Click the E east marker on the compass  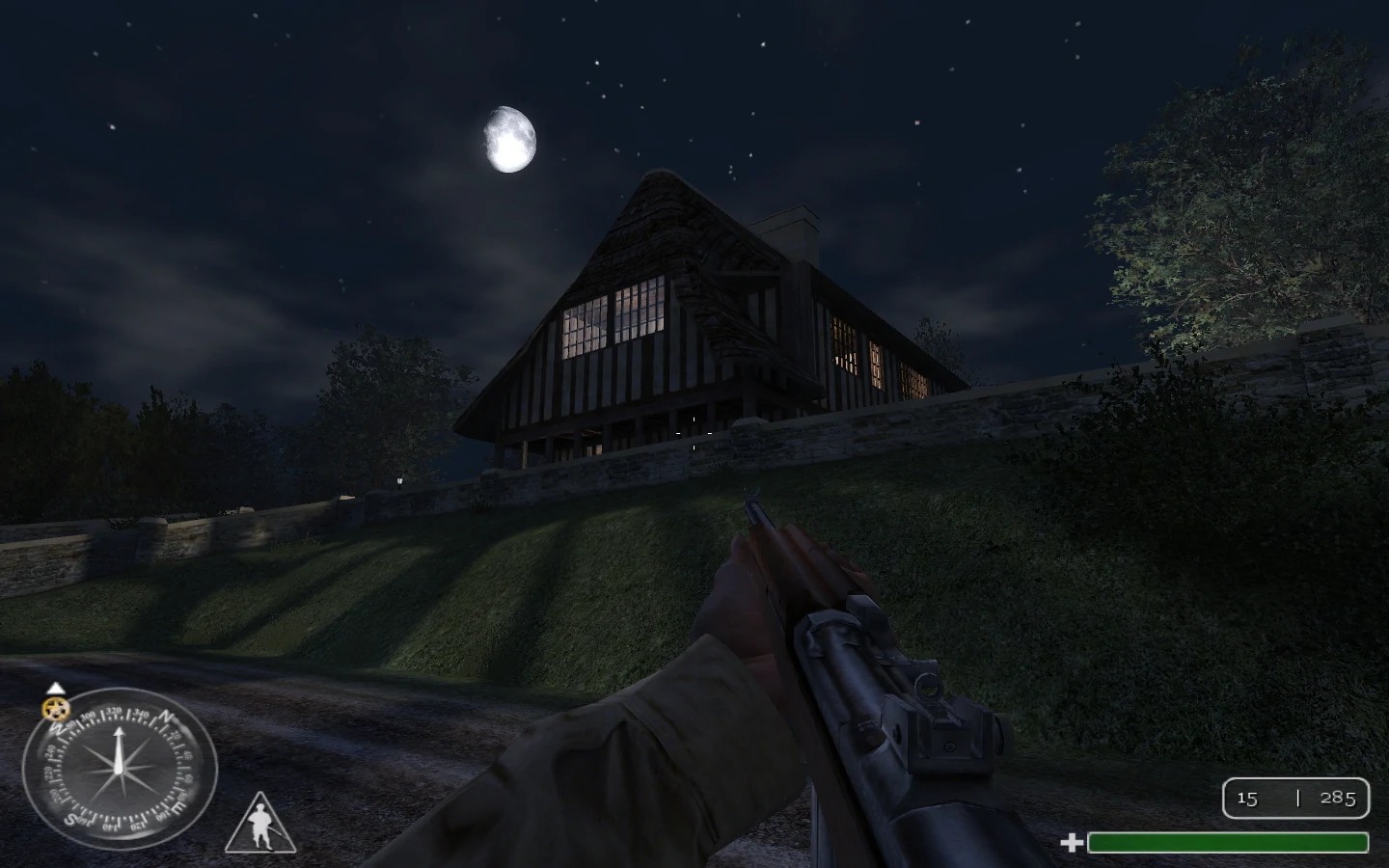pyautogui.click(x=177, y=807)
